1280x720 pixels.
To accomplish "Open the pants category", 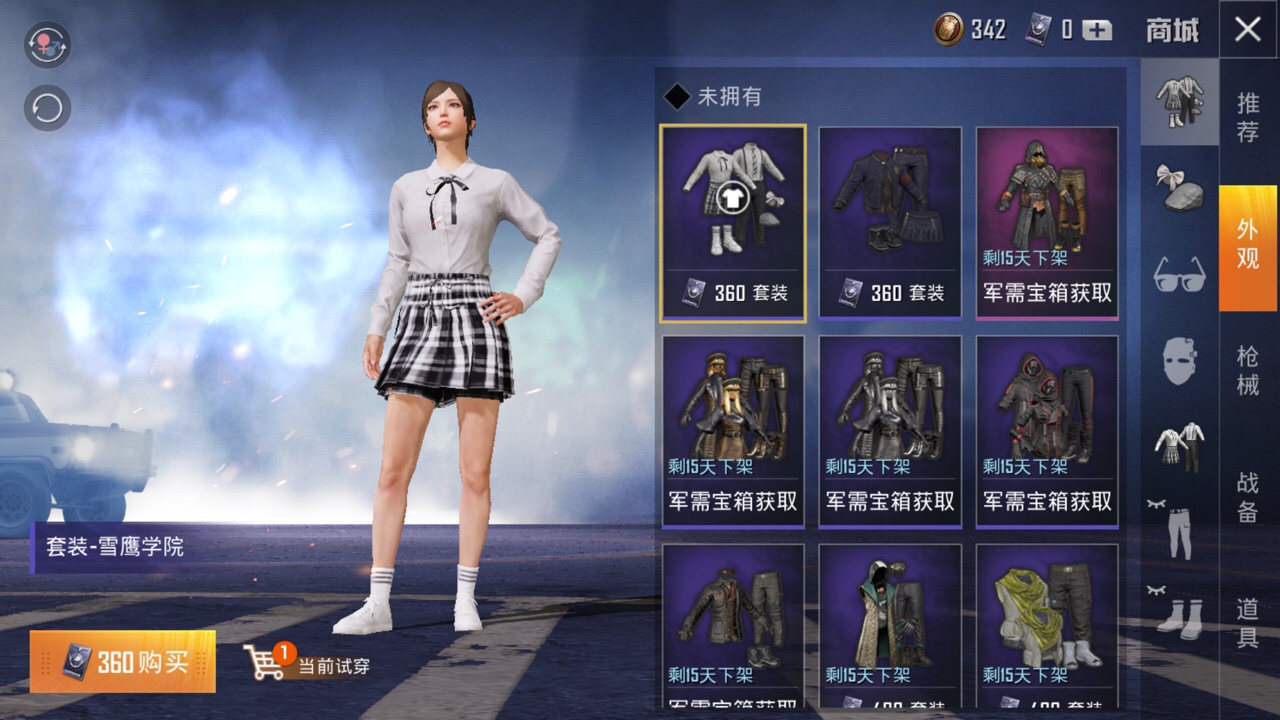I will pos(1180,530).
